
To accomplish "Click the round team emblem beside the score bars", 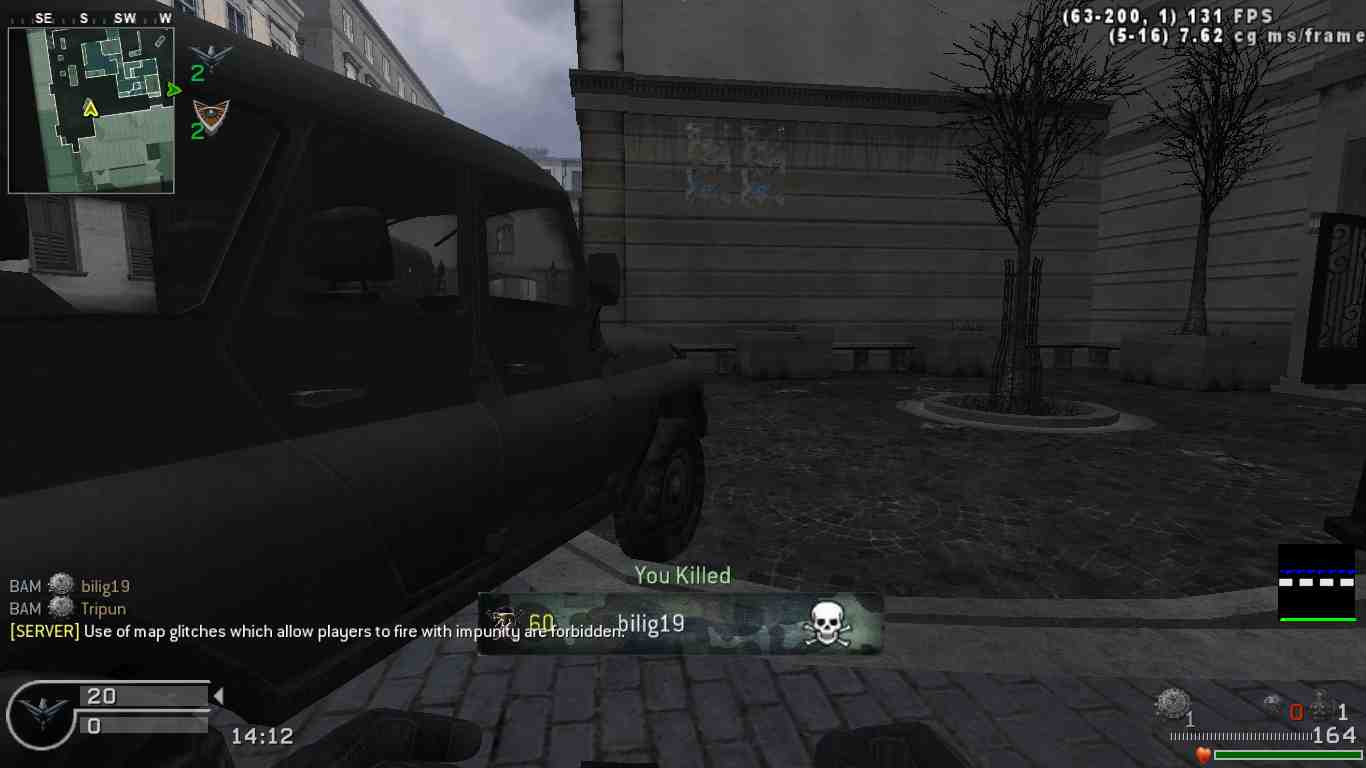I will [x=41, y=713].
